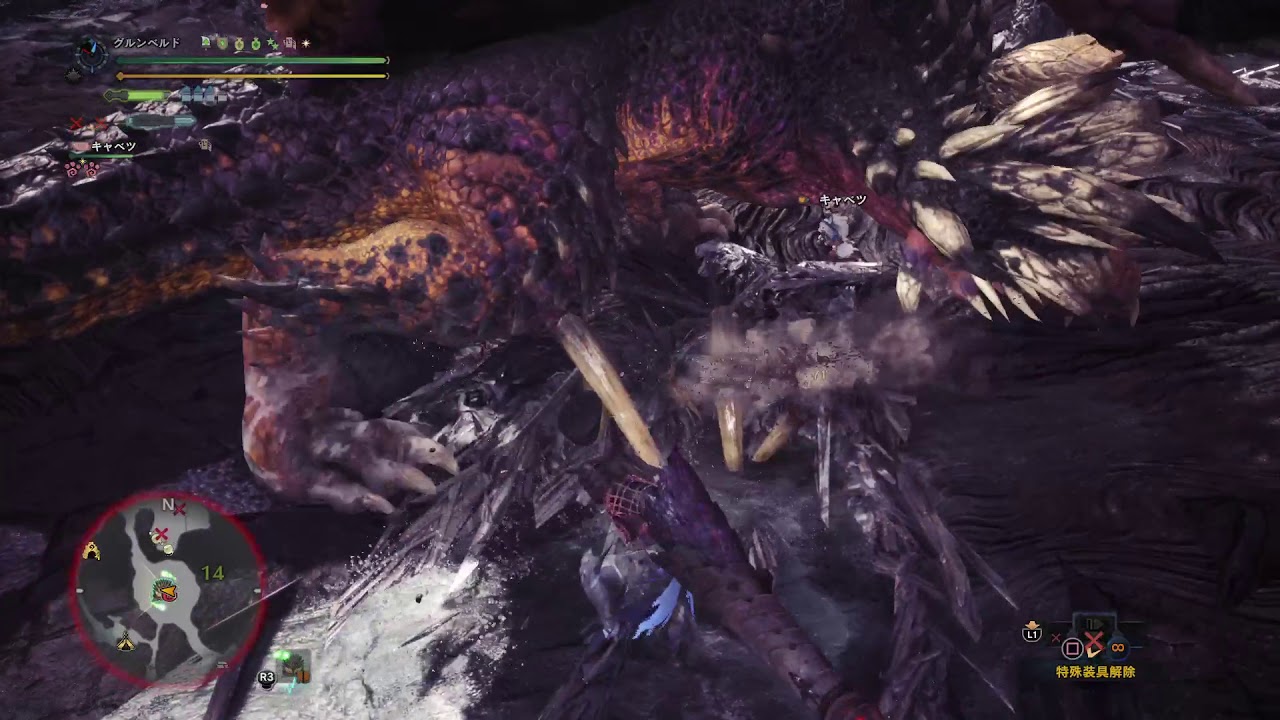Image resolution: width=1280 pixels, height=720 pixels.
Task: Select the monster icon on the minimap
Action: point(161,592)
